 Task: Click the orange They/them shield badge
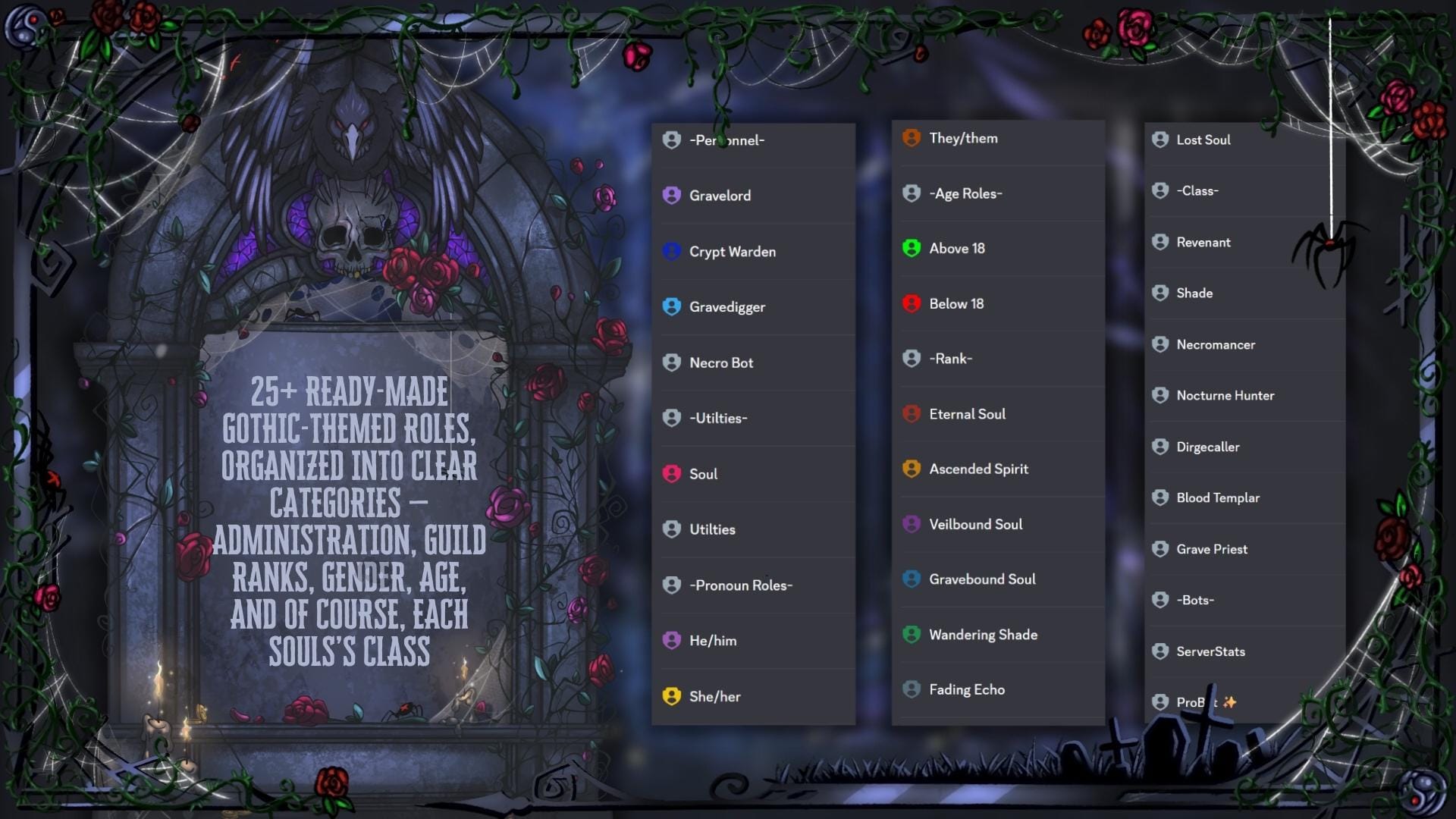point(911,138)
